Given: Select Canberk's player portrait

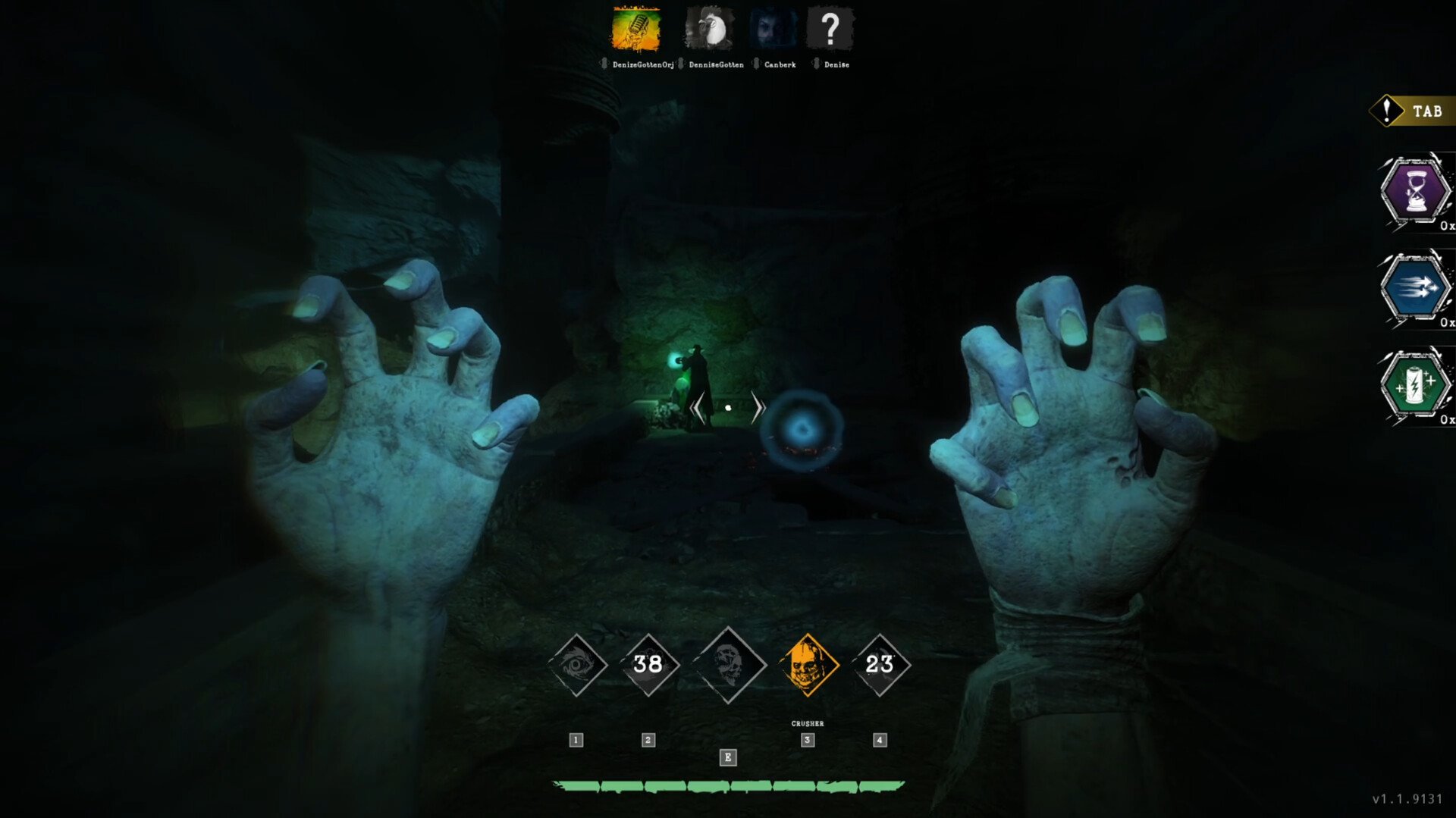Looking at the screenshot, I should coord(773,30).
